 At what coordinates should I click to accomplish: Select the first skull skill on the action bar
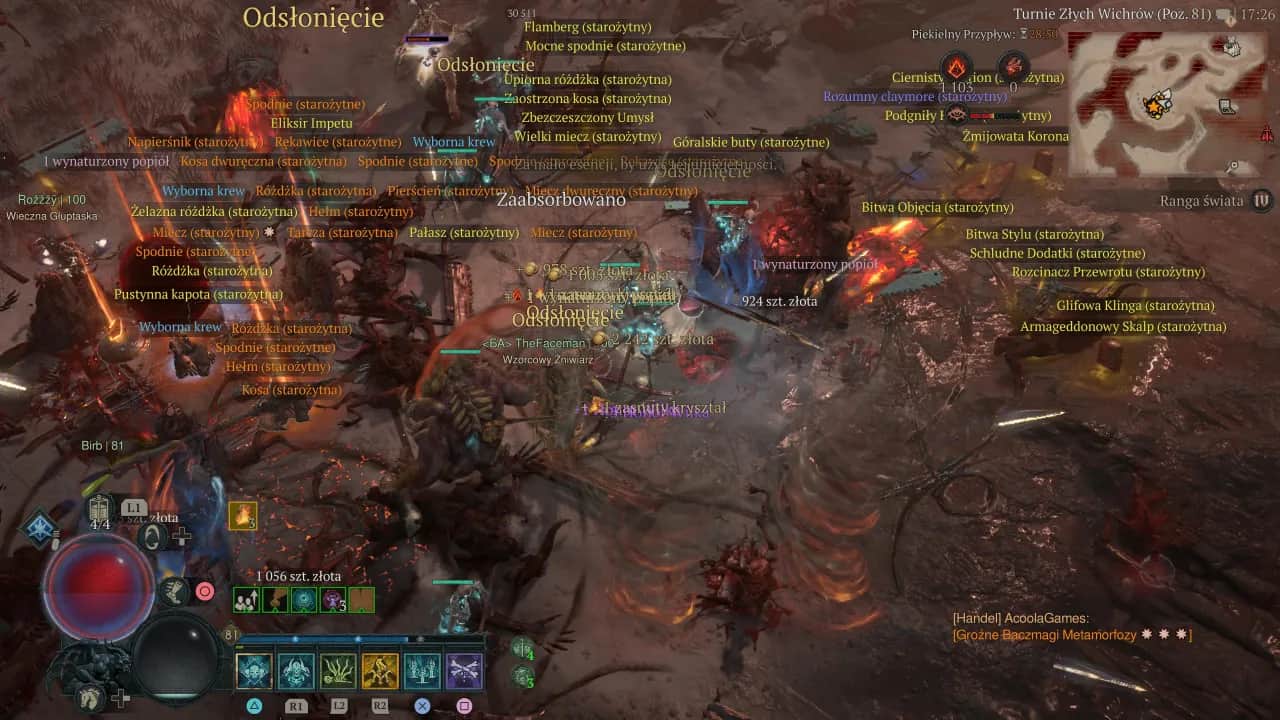tap(254, 670)
